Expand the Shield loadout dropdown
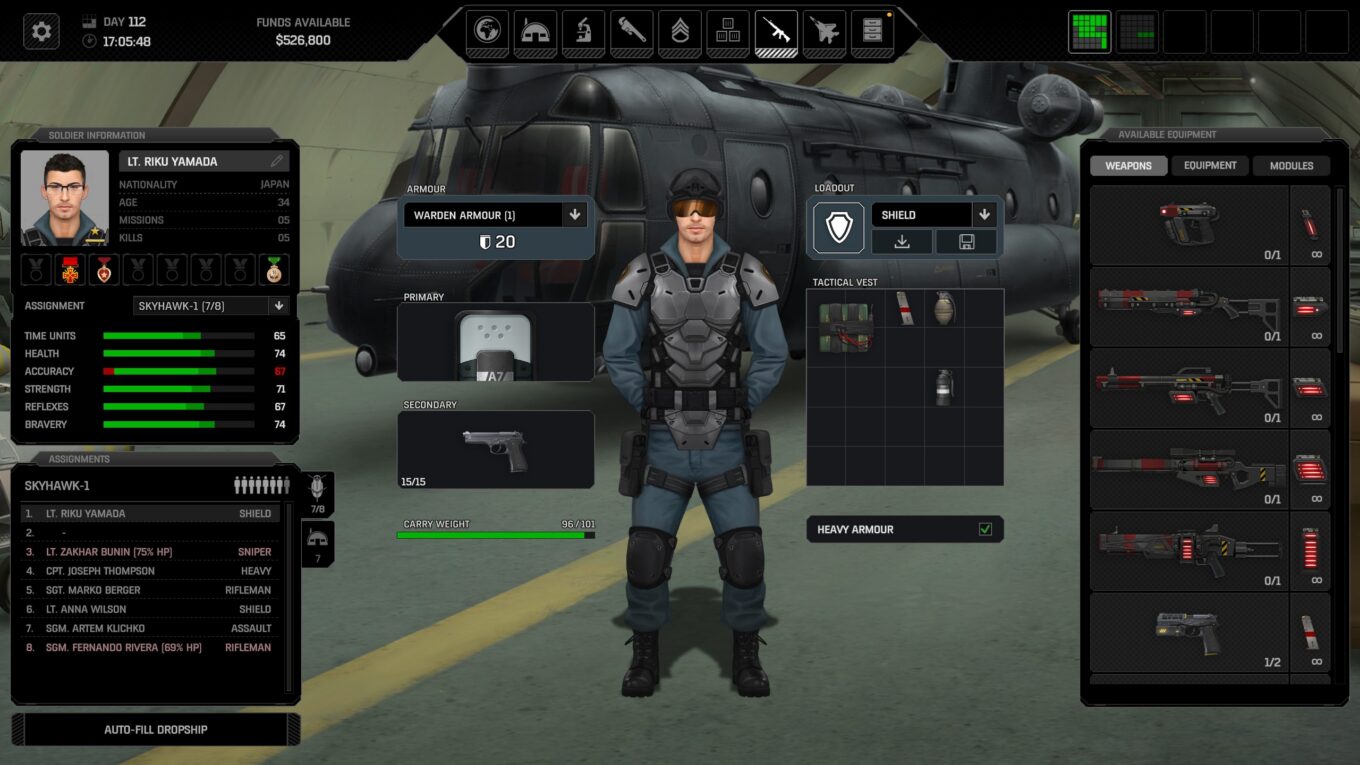1360x765 pixels. [x=984, y=214]
